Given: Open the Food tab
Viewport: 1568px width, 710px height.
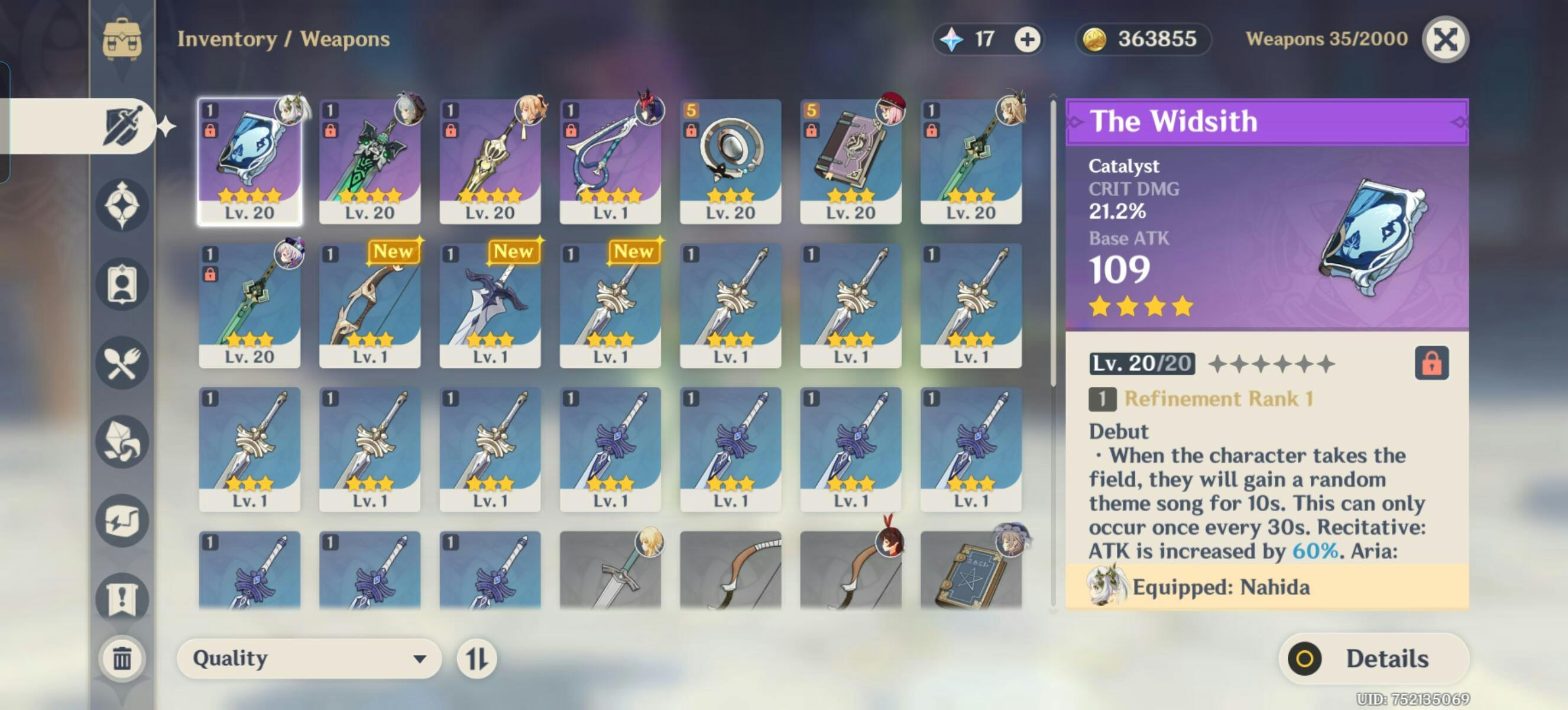Looking at the screenshot, I should pyautogui.click(x=122, y=363).
